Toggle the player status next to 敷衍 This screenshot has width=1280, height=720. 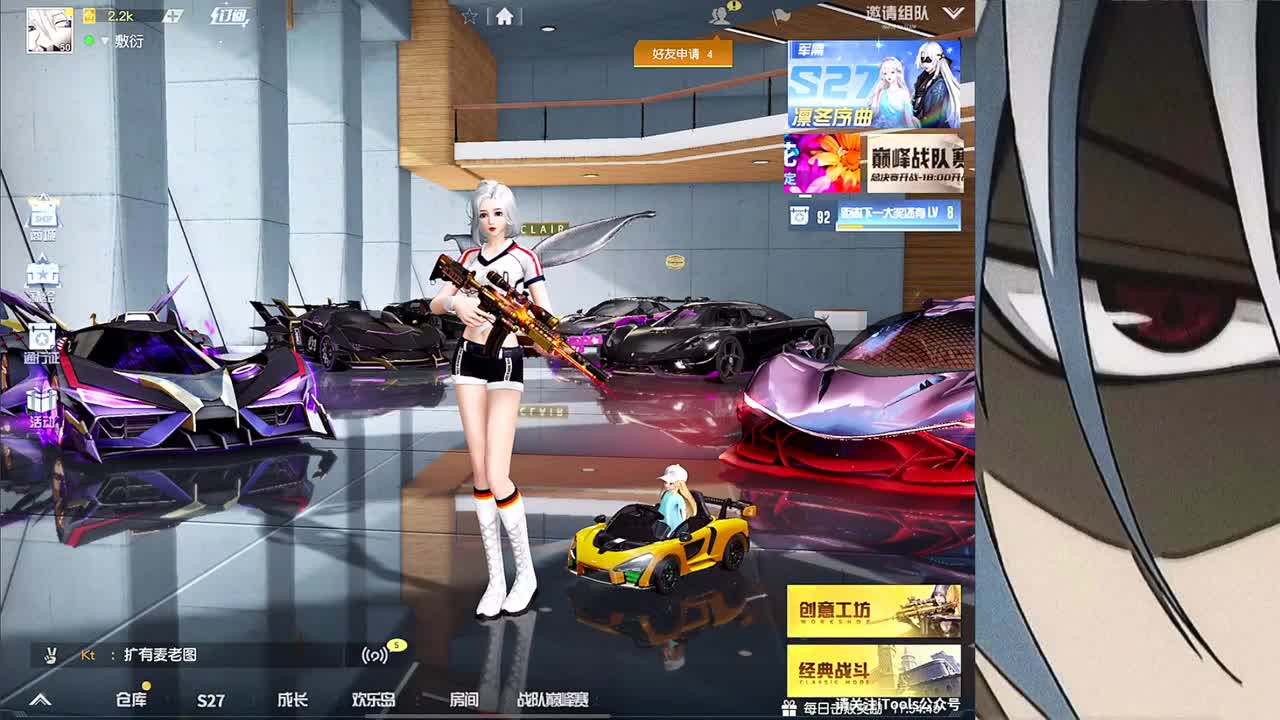(x=89, y=40)
